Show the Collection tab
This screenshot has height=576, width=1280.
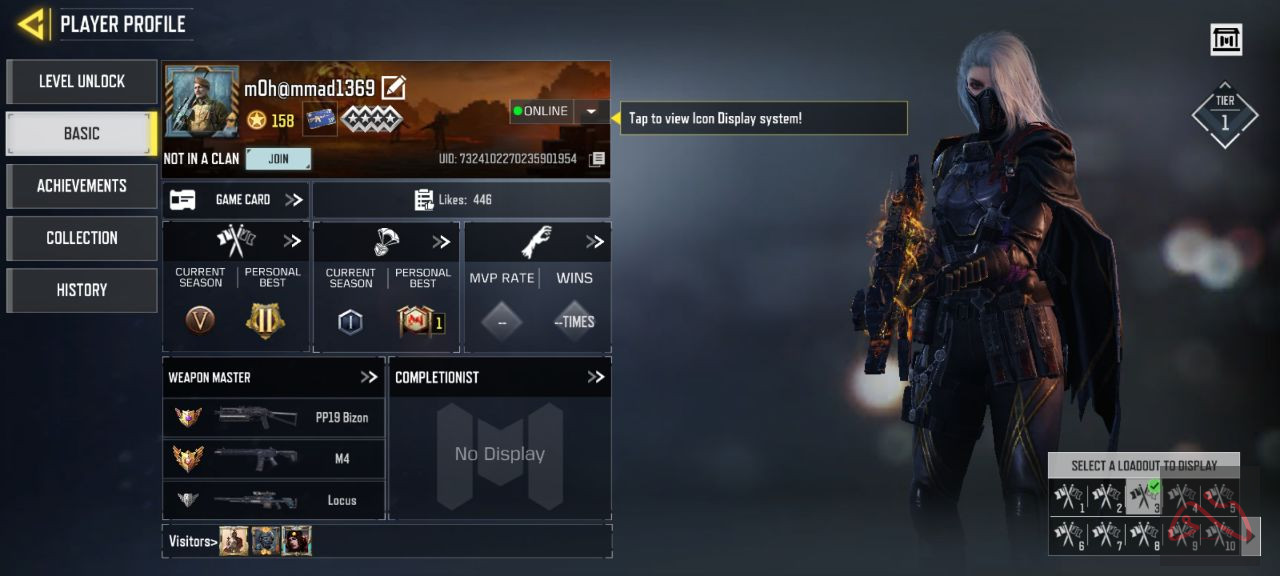[82, 238]
